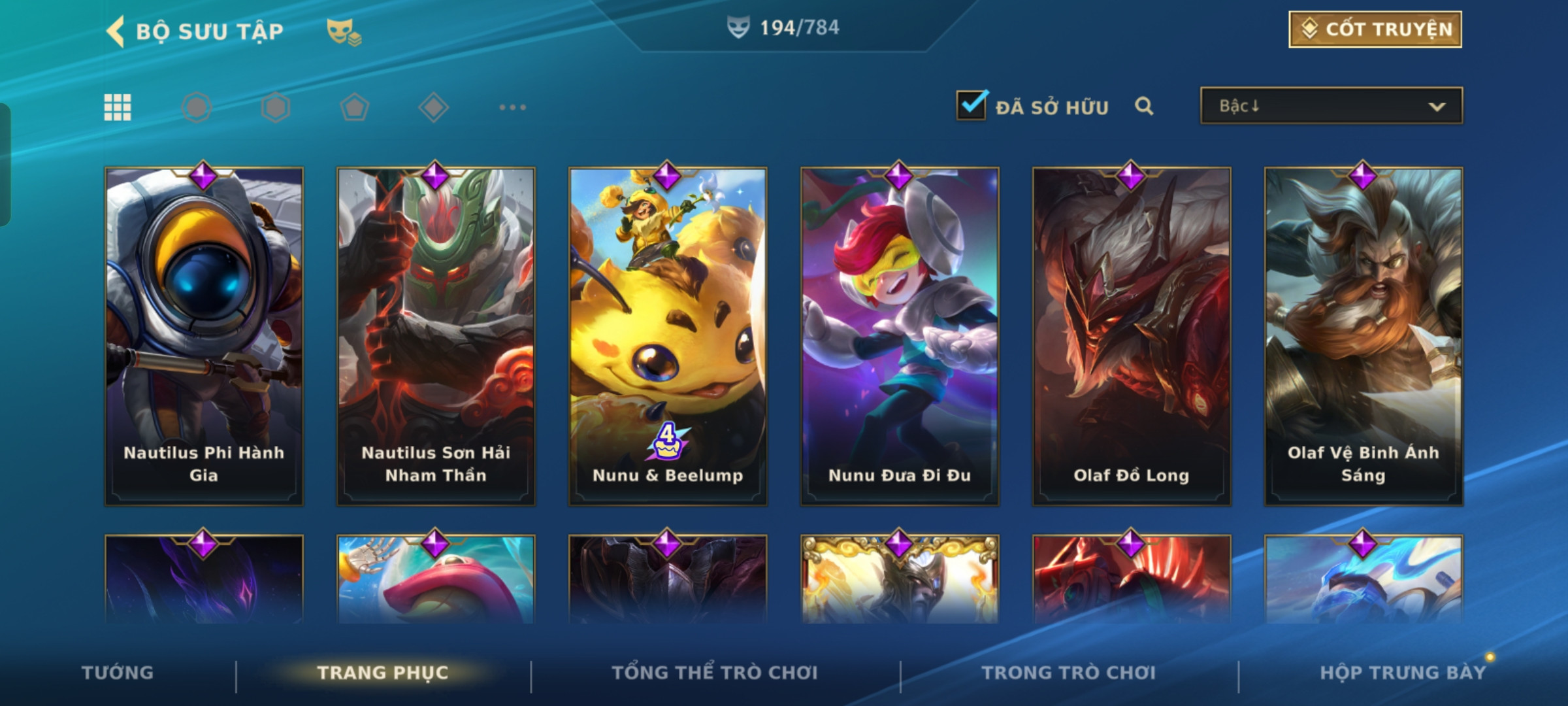Go to the Hộp Trưng Bày tab
1568x706 pixels.
1403,673
